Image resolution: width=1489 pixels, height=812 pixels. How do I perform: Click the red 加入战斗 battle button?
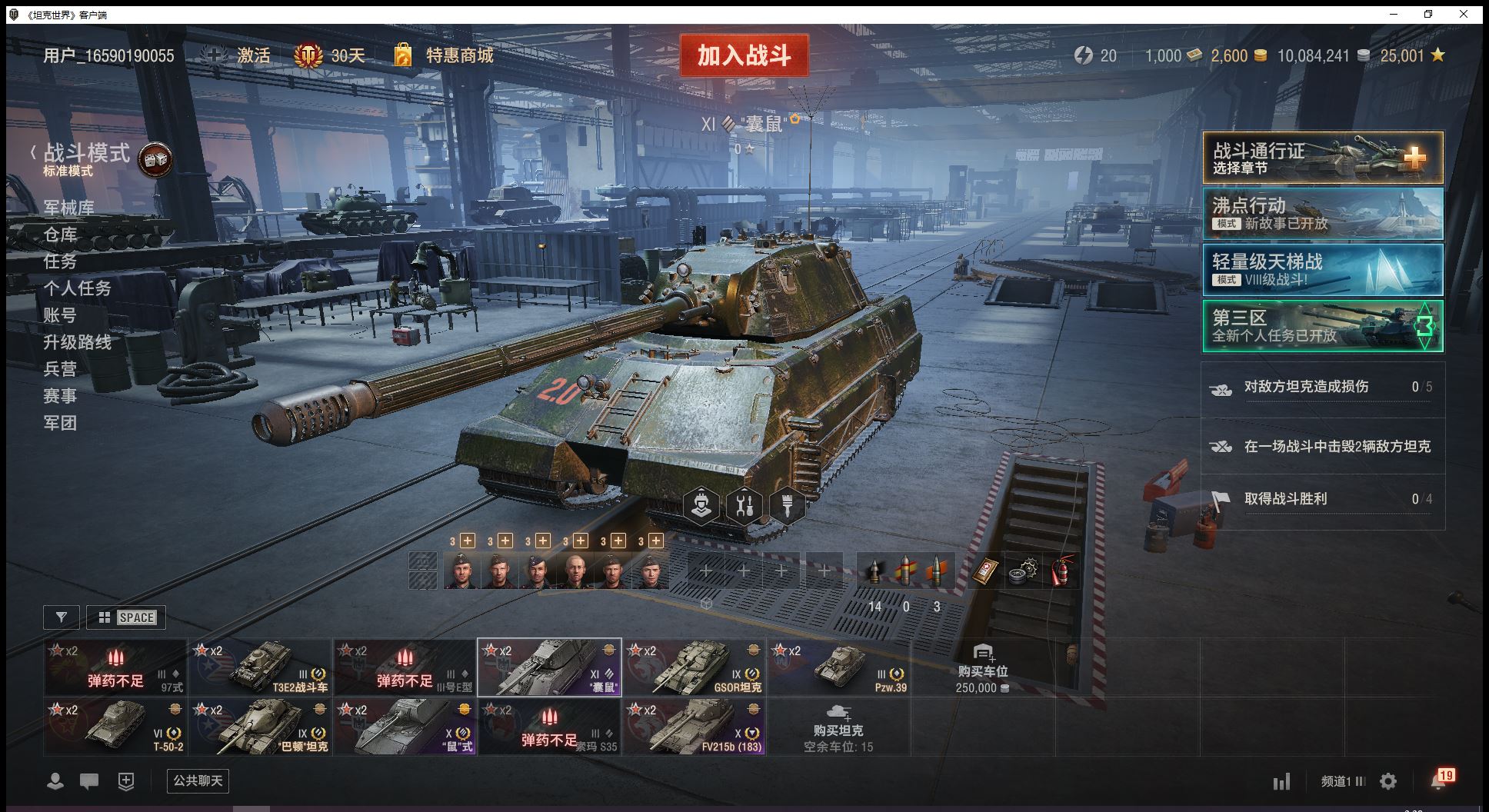click(744, 55)
